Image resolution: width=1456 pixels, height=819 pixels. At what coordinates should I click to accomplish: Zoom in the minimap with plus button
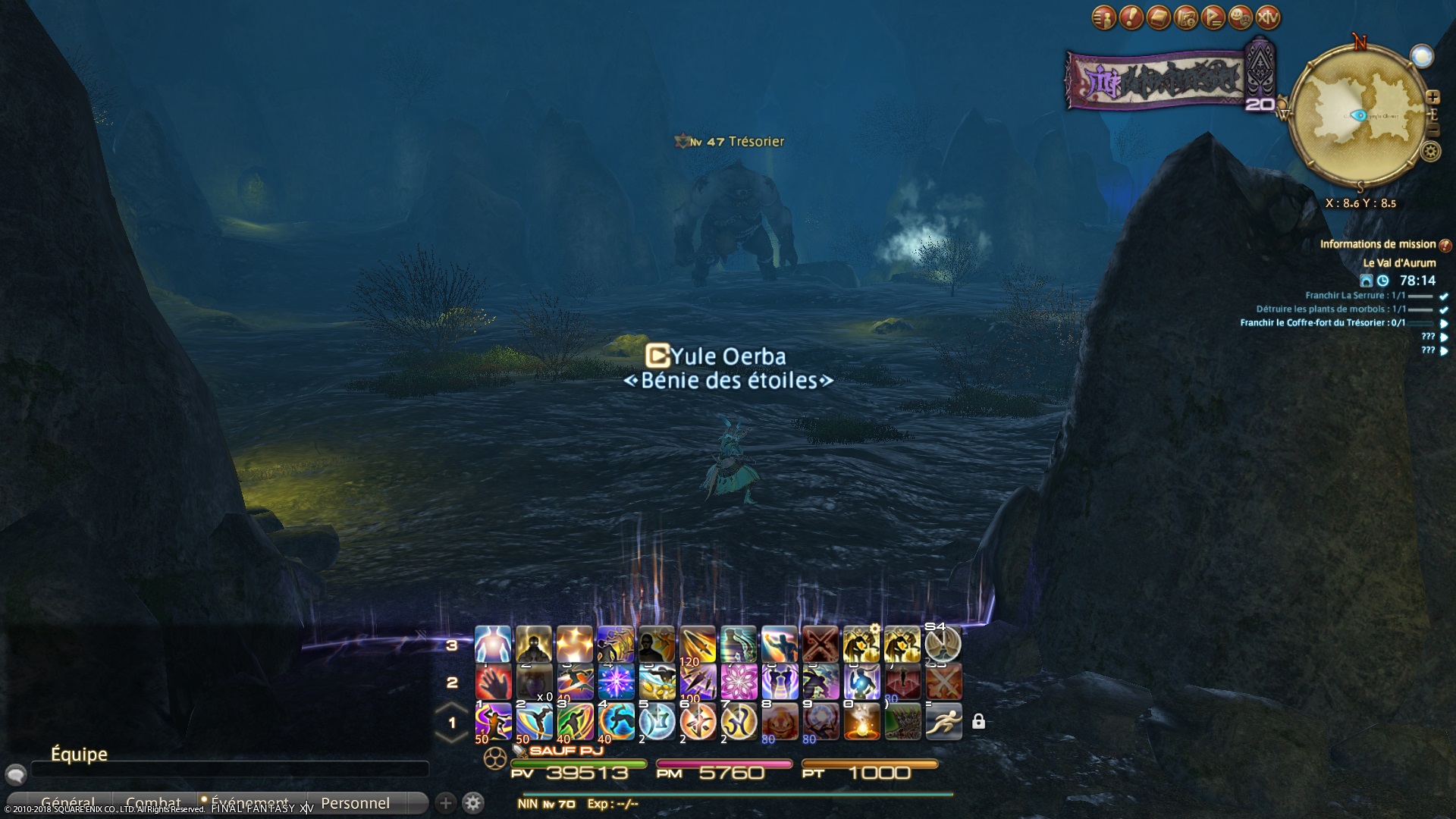tap(1432, 97)
